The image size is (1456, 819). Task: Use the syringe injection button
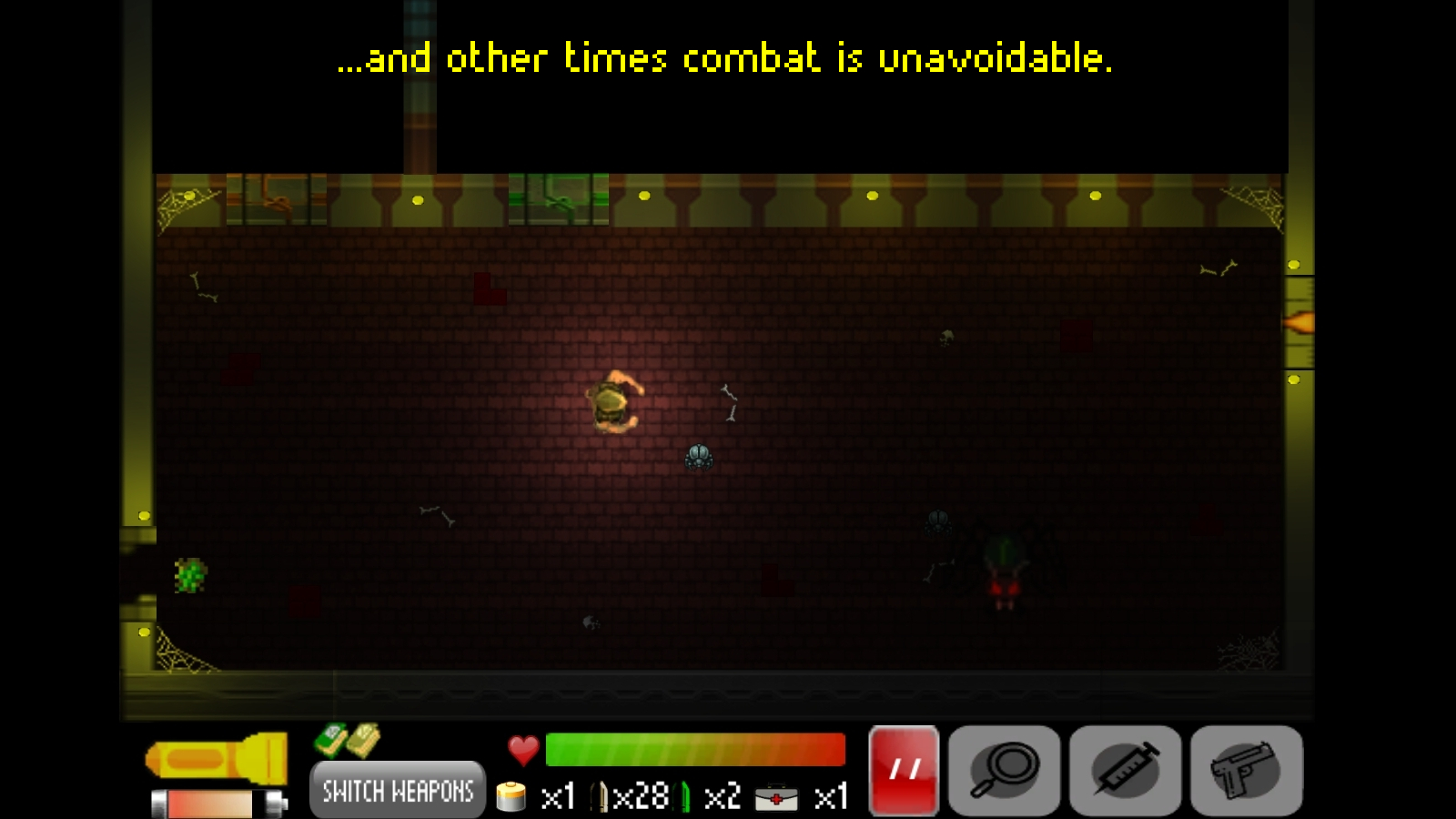tap(1126, 770)
